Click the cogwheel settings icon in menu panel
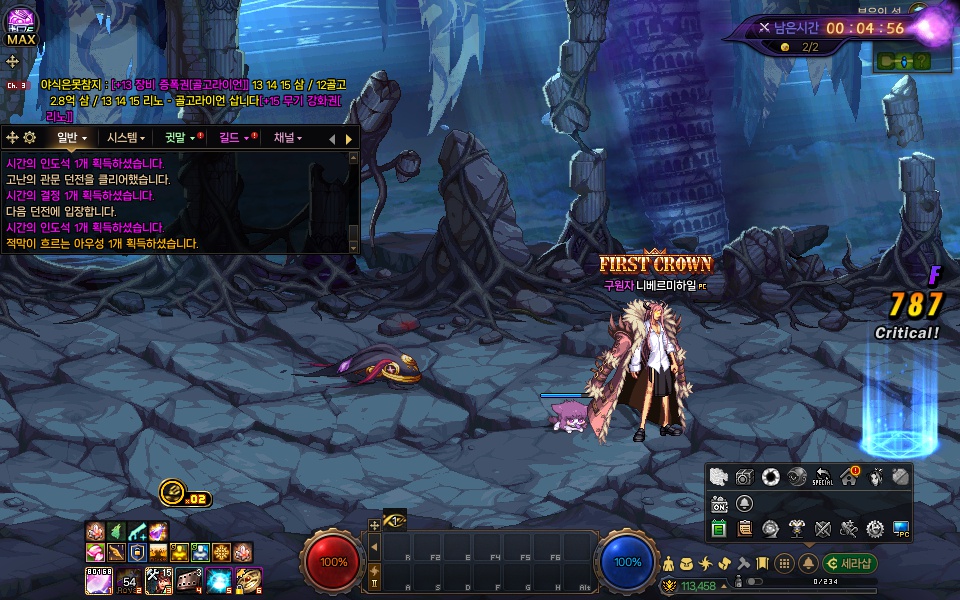The height and width of the screenshot is (600, 960). tap(875, 528)
